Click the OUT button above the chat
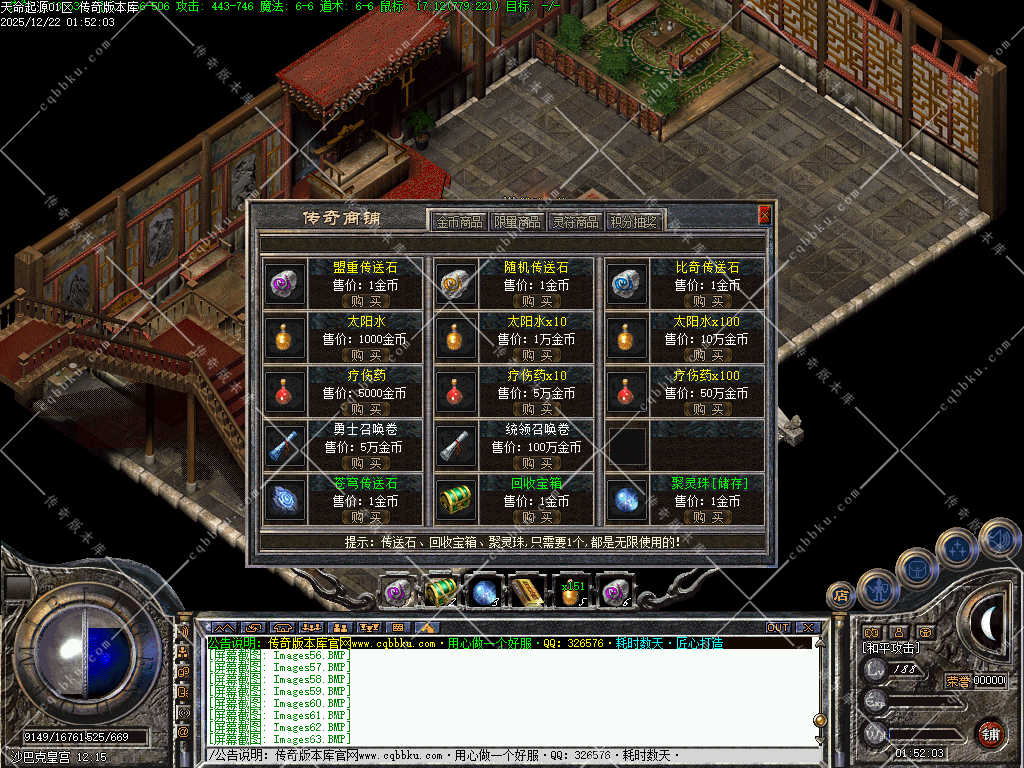1024x768 pixels. pyautogui.click(x=778, y=628)
